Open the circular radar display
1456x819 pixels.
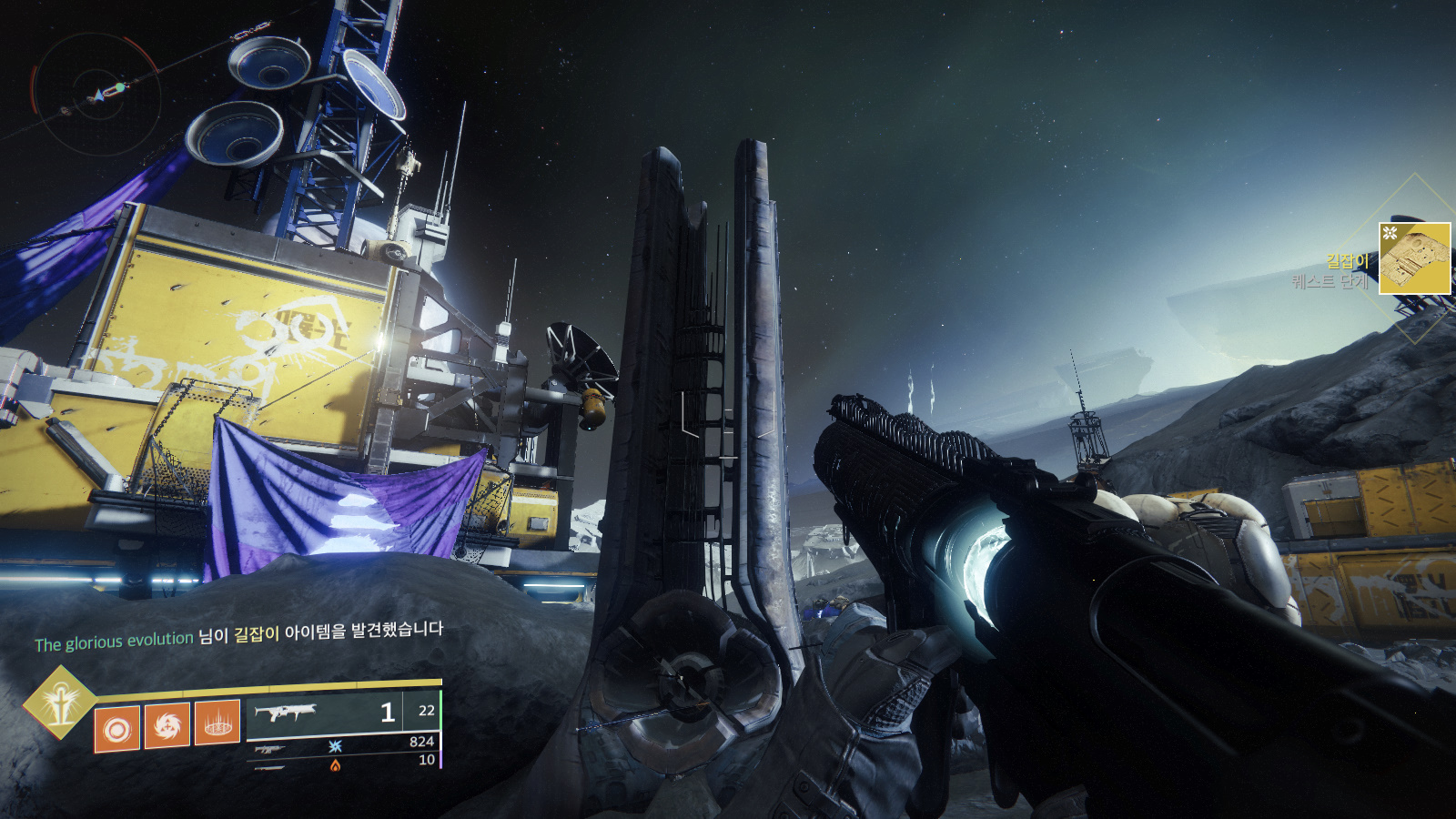97,95
